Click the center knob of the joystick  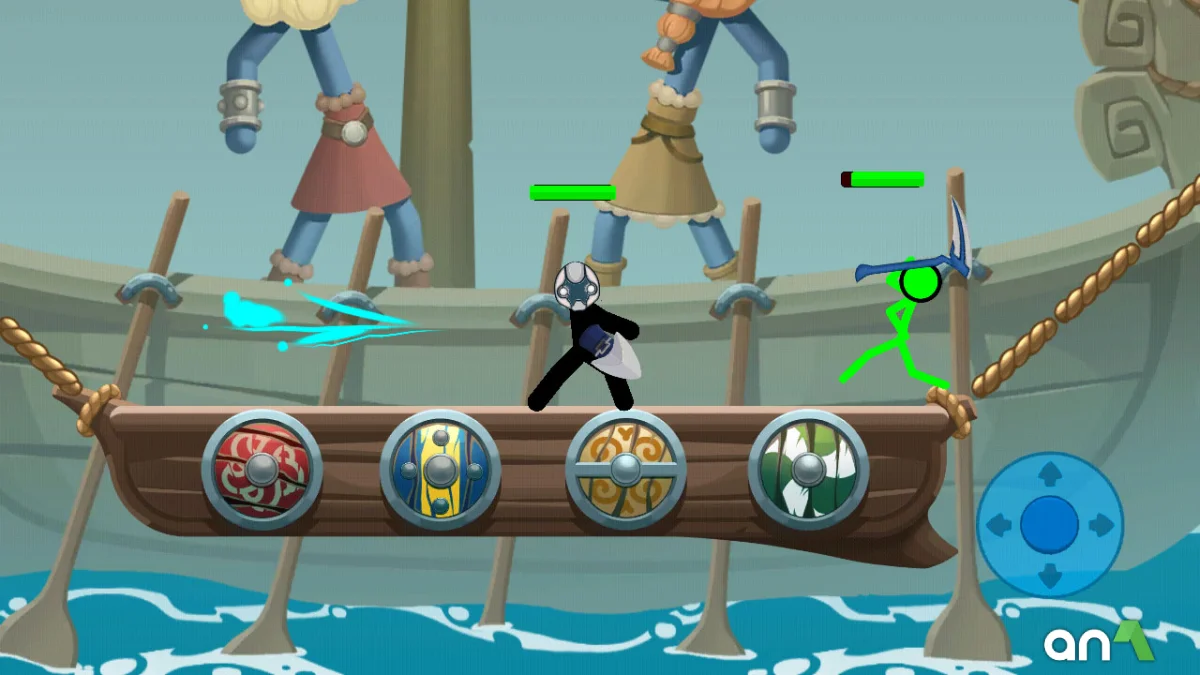(1050, 525)
